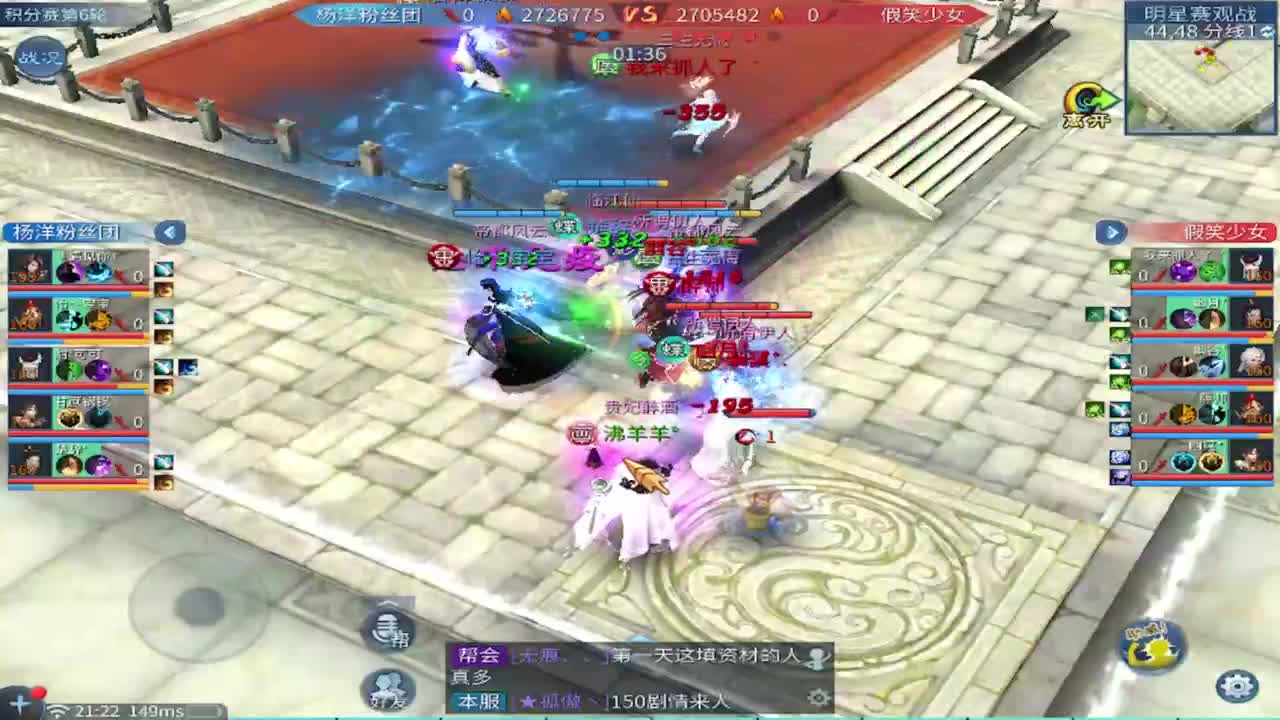
Task: Collapse the 杨洋粉丝团 team panel
Action: coord(167,232)
